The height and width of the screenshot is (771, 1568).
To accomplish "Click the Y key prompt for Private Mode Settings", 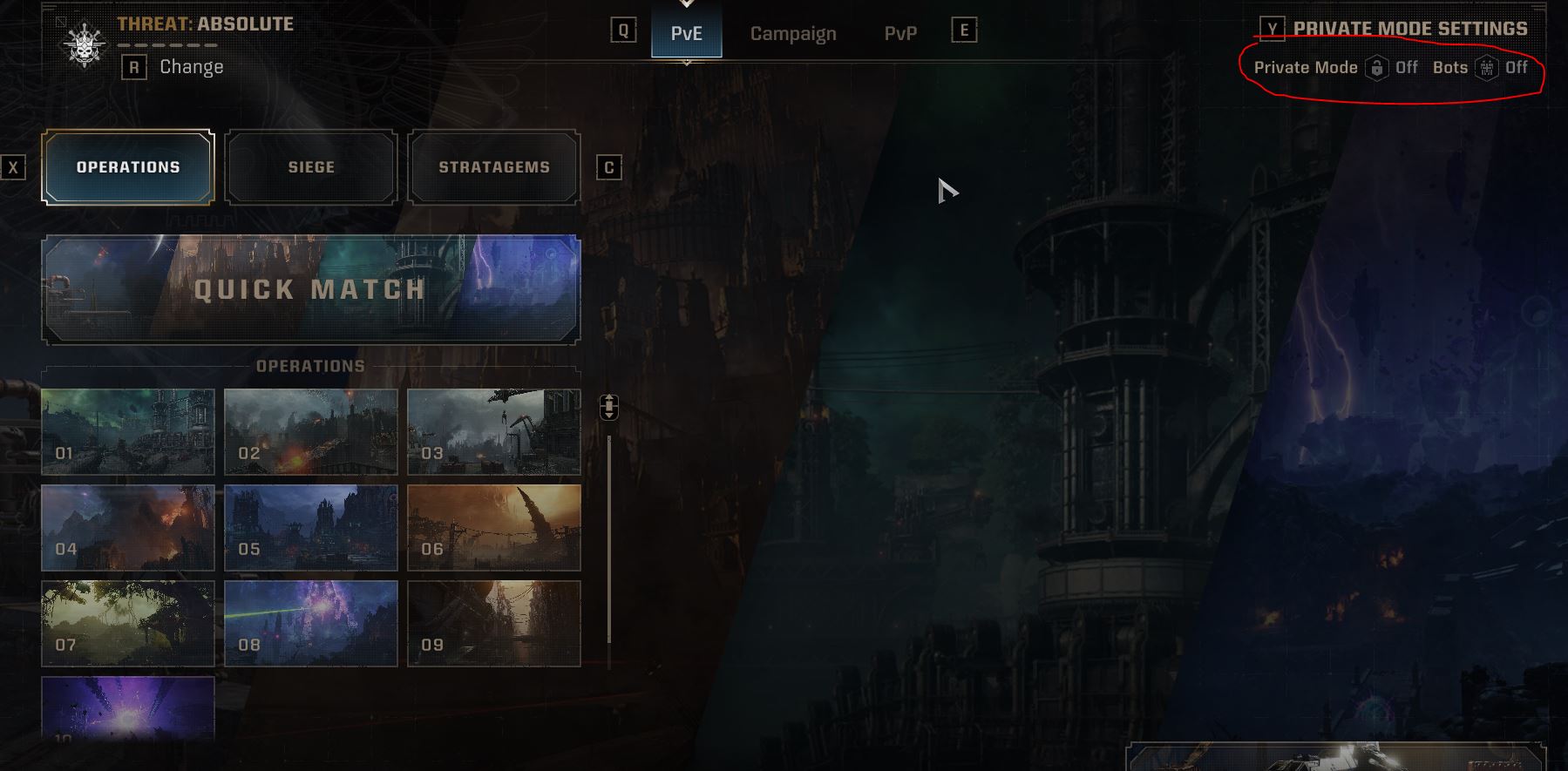I will click(1271, 28).
